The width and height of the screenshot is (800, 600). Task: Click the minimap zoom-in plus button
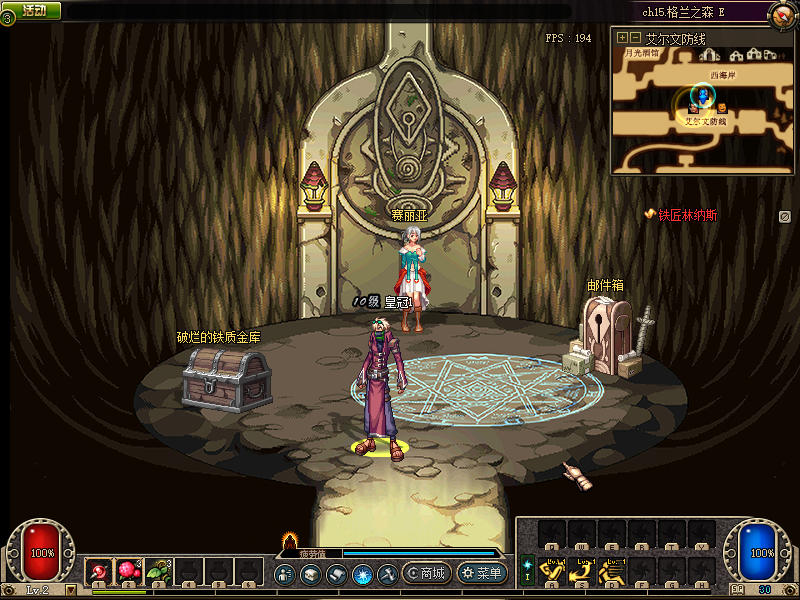(622, 38)
